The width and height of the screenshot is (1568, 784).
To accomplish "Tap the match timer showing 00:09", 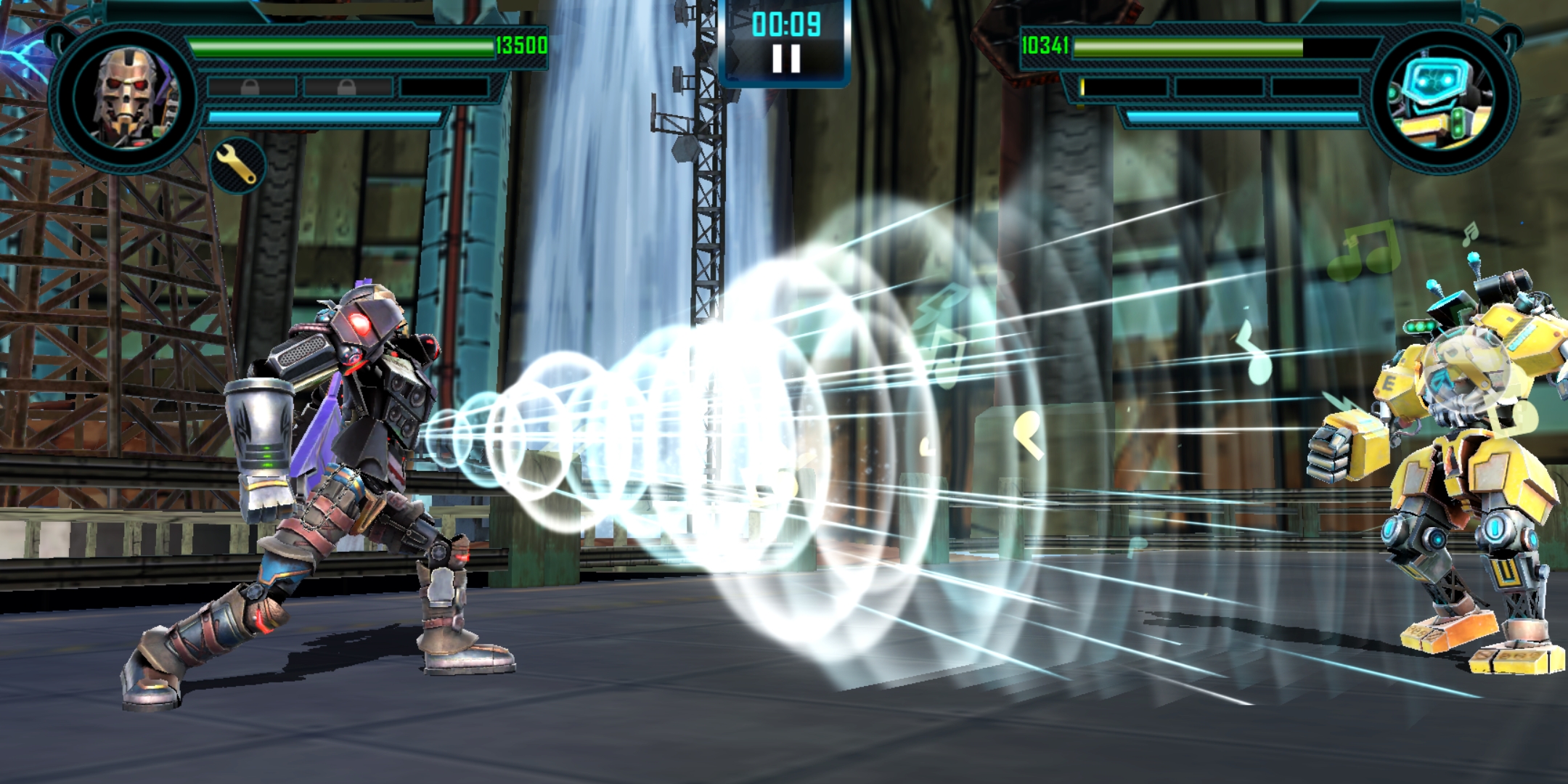I will (786, 25).
